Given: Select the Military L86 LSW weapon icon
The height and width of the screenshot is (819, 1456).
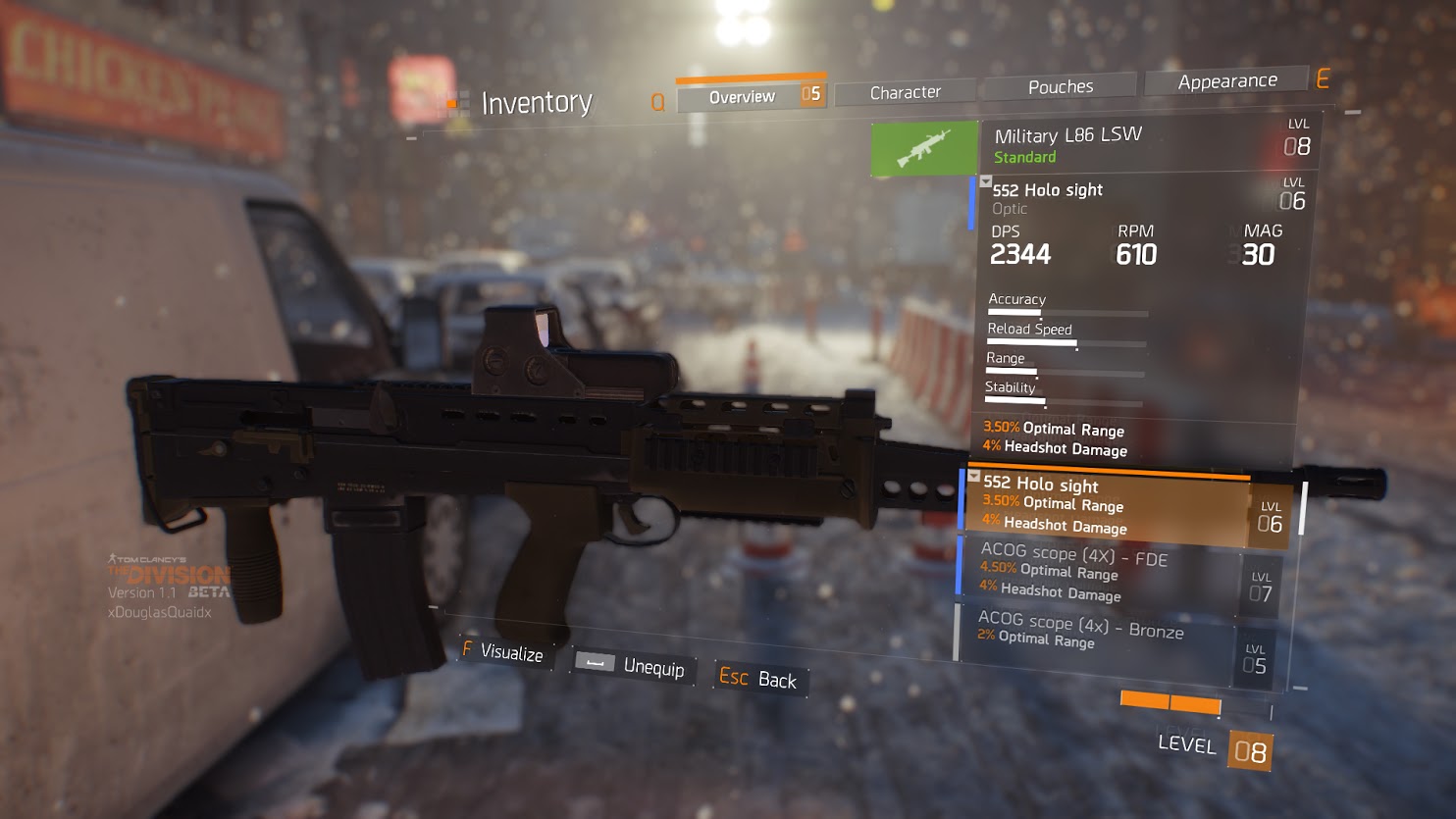Looking at the screenshot, I should coord(923,149).
